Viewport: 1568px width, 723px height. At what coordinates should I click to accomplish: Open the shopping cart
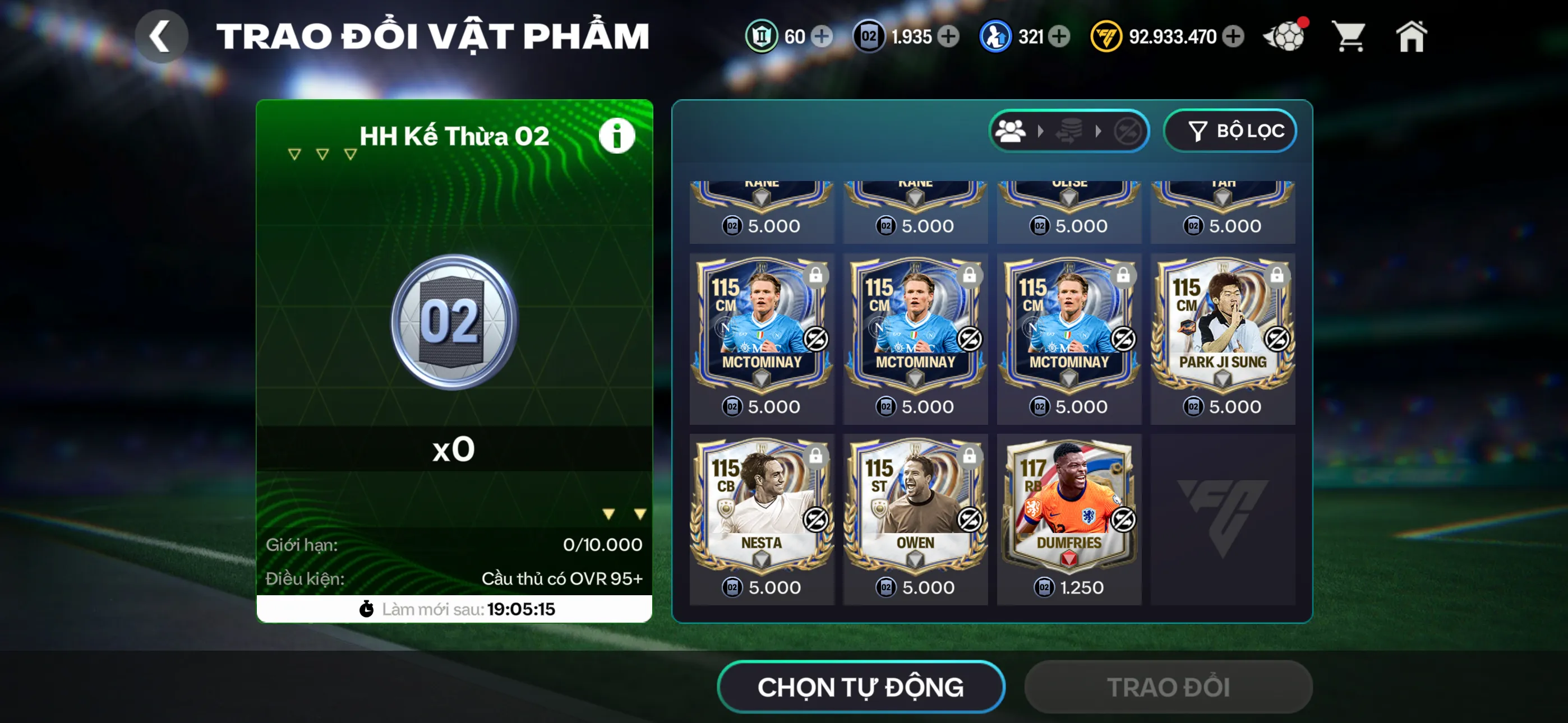1349,36
